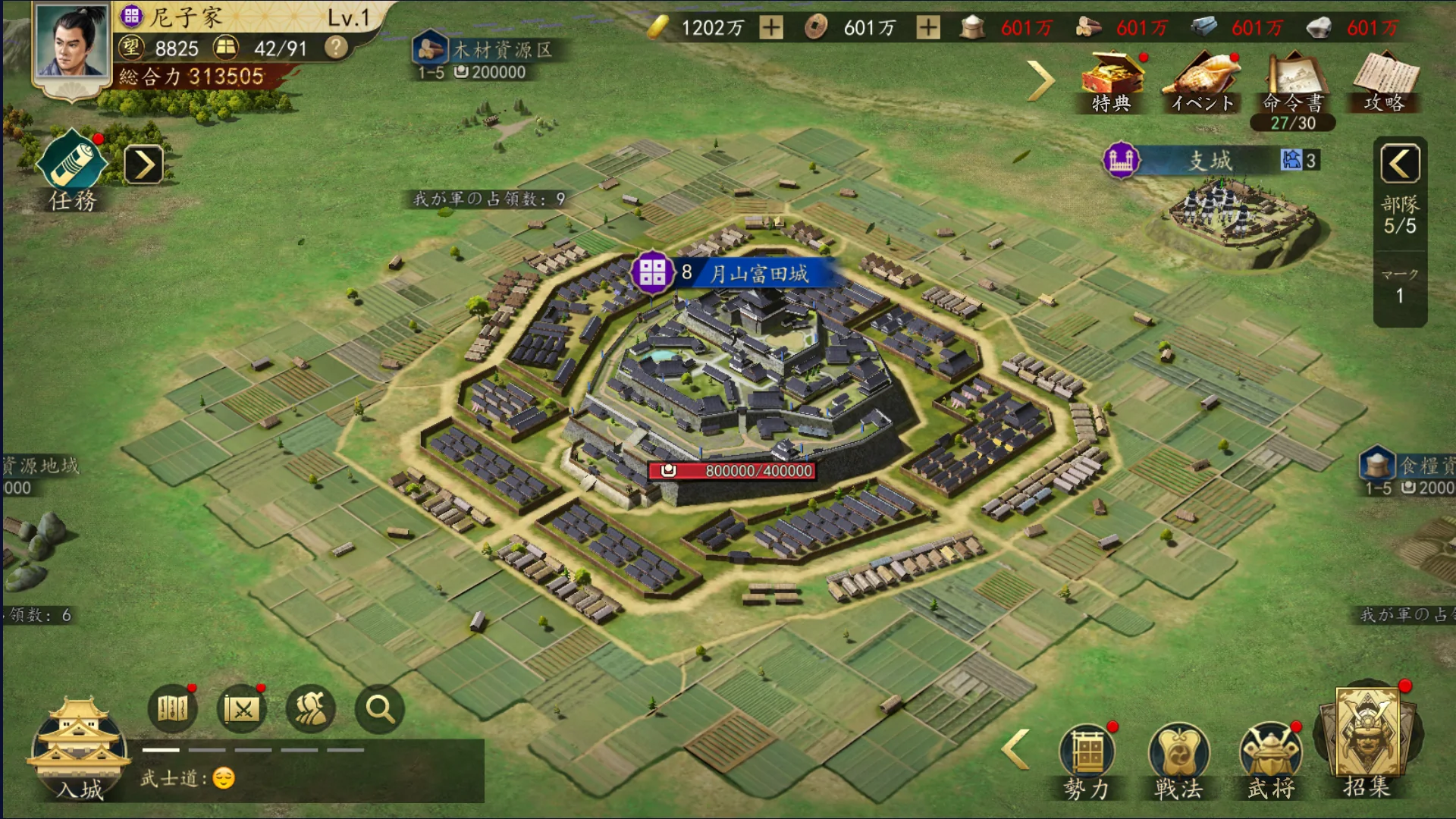Open the イベント events icon
This screenshot has width=1456, height=819.
pyautogui.click(x=1203, y=81)
